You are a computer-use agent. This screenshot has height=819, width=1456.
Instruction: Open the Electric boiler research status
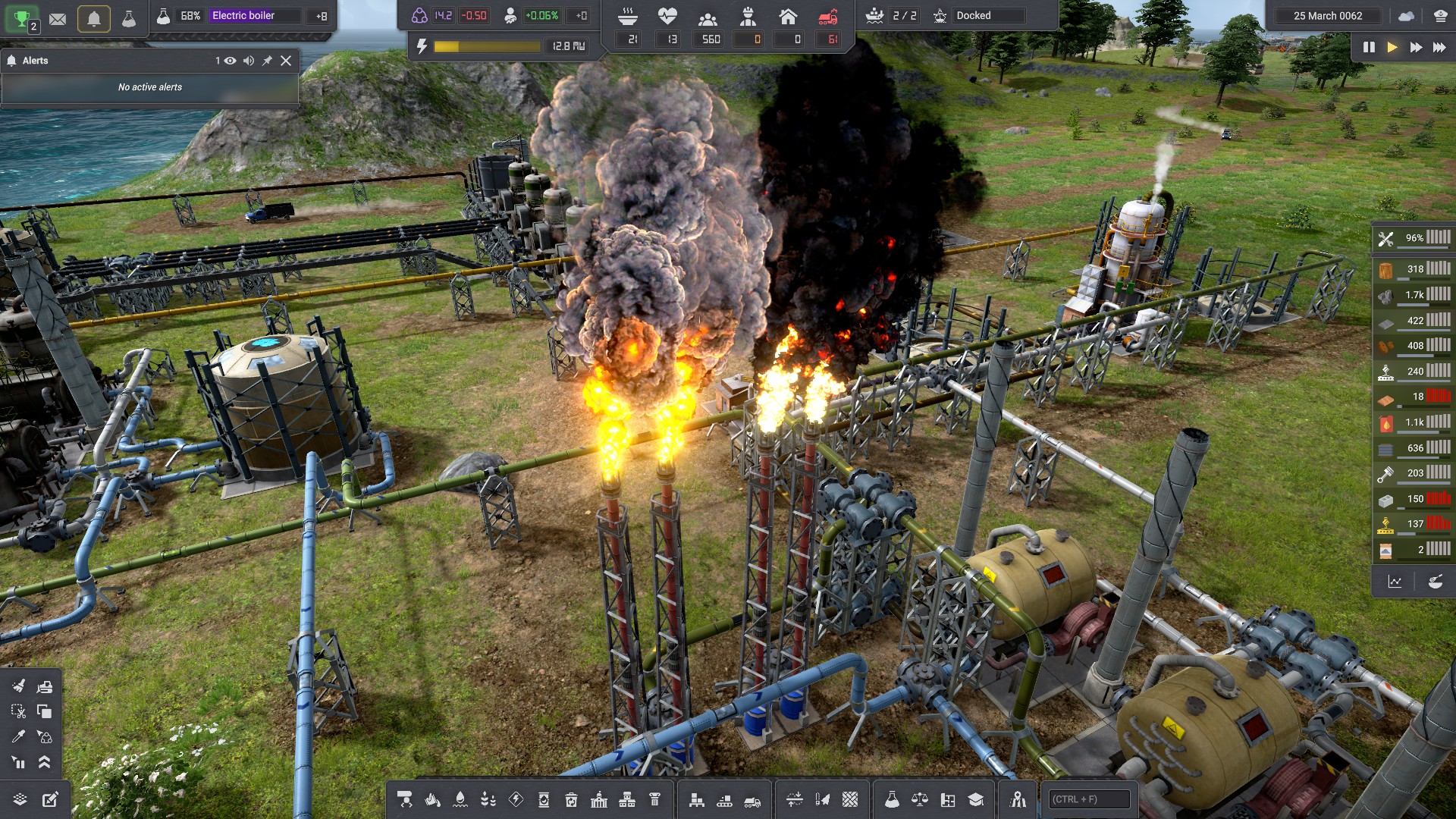[243, 16]
